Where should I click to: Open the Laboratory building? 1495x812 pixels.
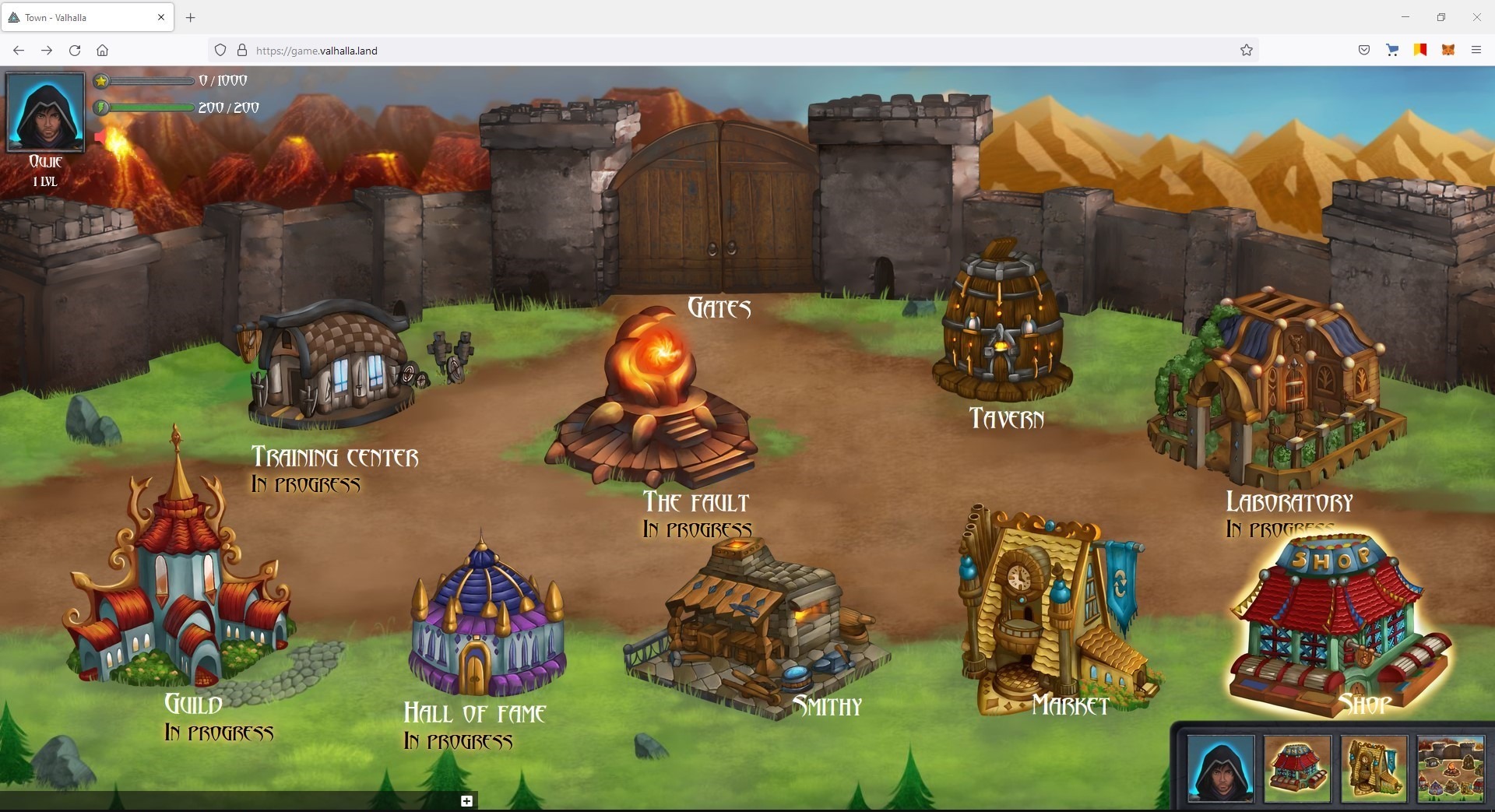[1277, 389]
